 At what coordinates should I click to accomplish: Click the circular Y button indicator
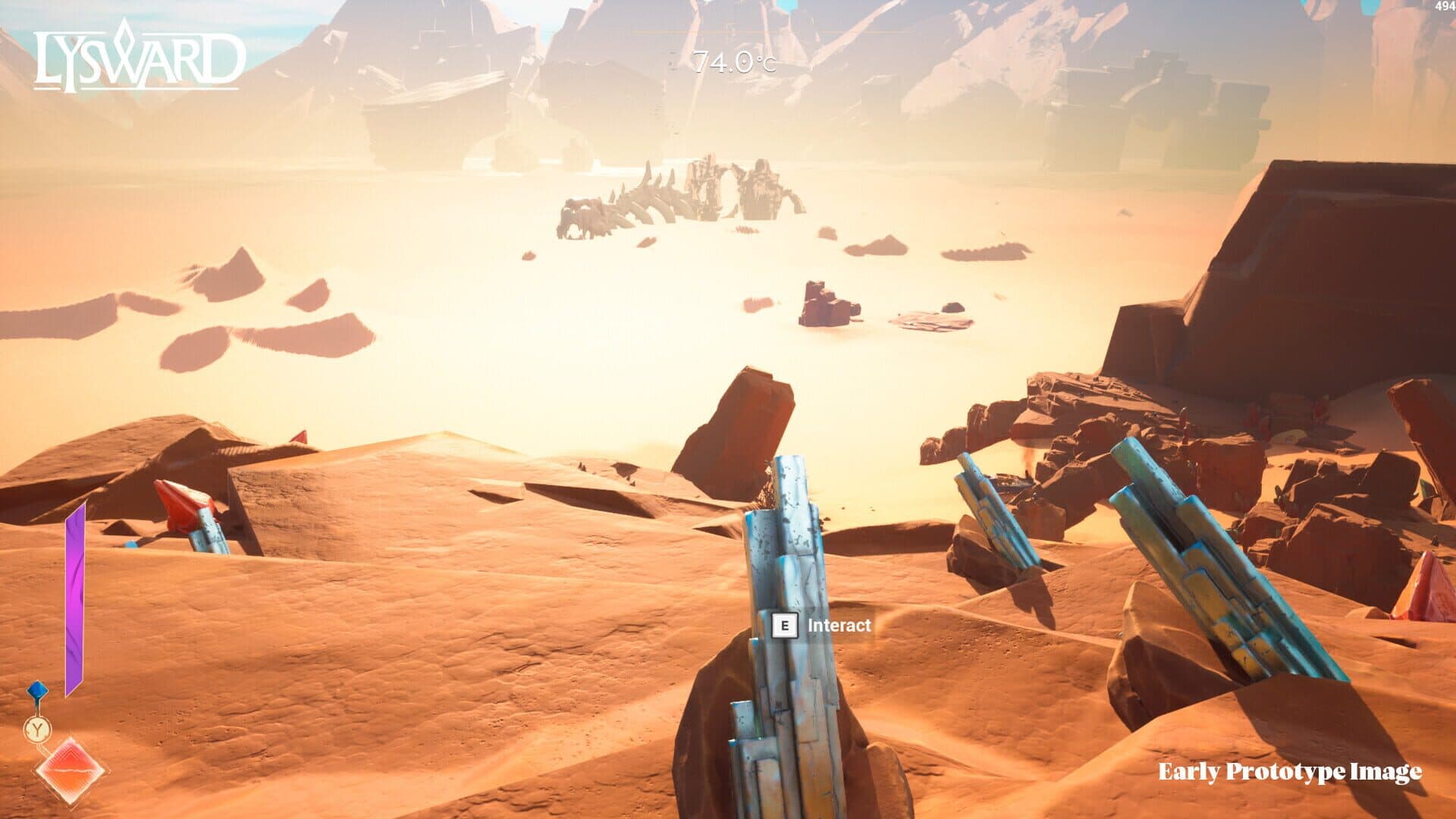pos(37,727)
